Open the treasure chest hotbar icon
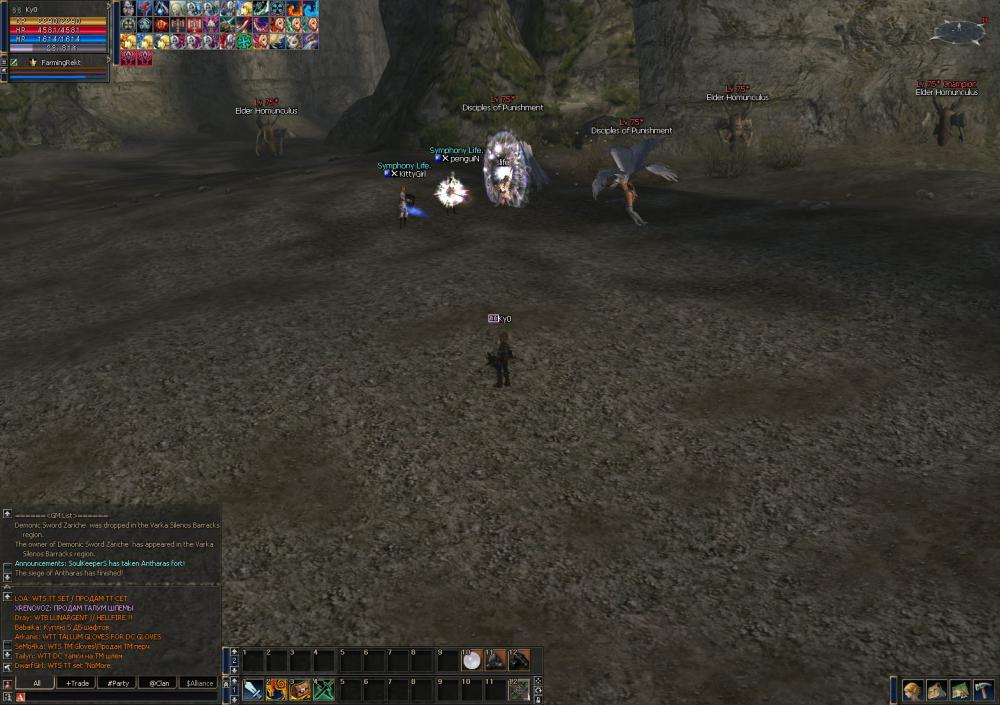The image size is (1000, 705). (300, 689)
